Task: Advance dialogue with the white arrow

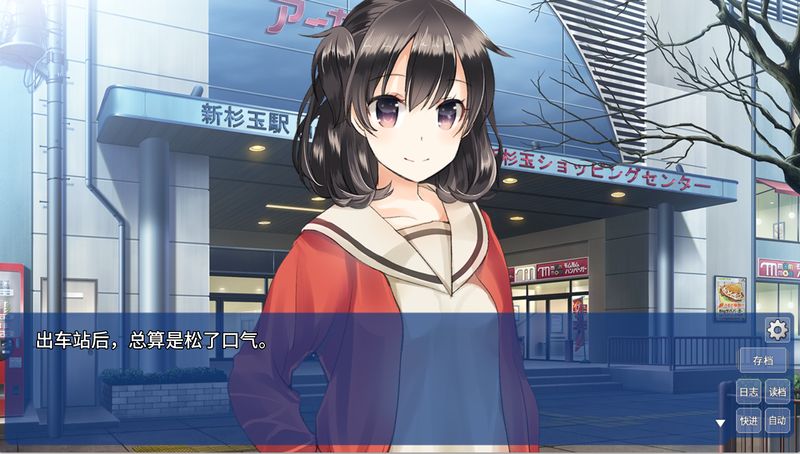Action: point(719,423)
